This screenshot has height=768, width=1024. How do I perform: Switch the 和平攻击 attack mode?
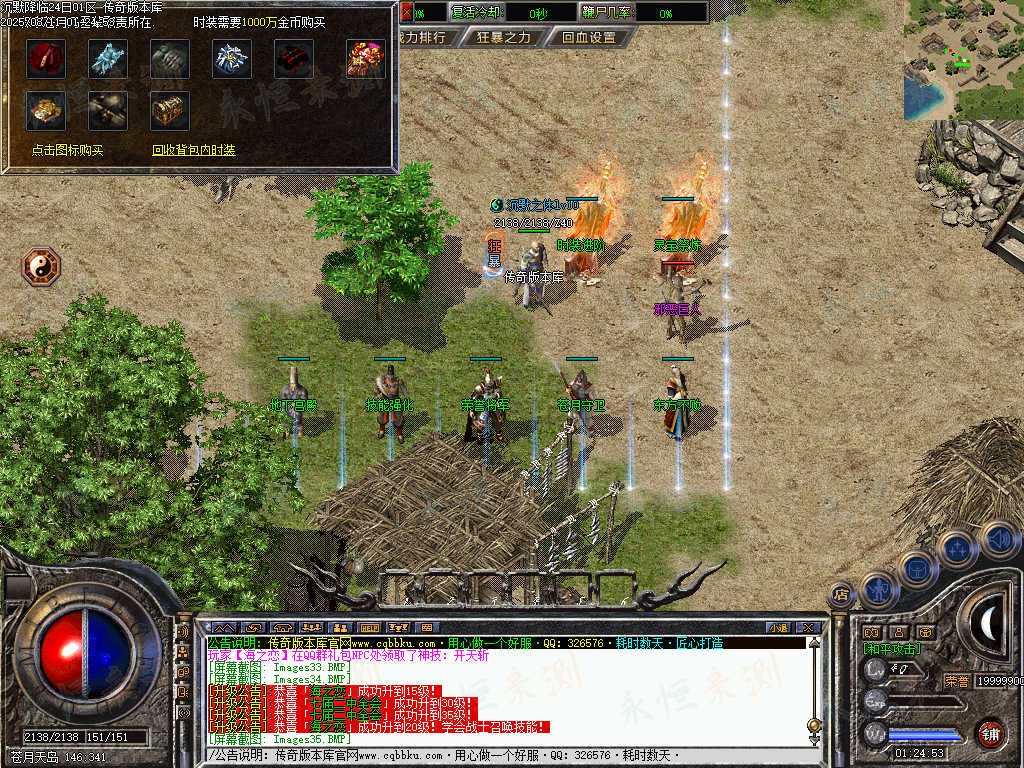[x=890, y=648]
